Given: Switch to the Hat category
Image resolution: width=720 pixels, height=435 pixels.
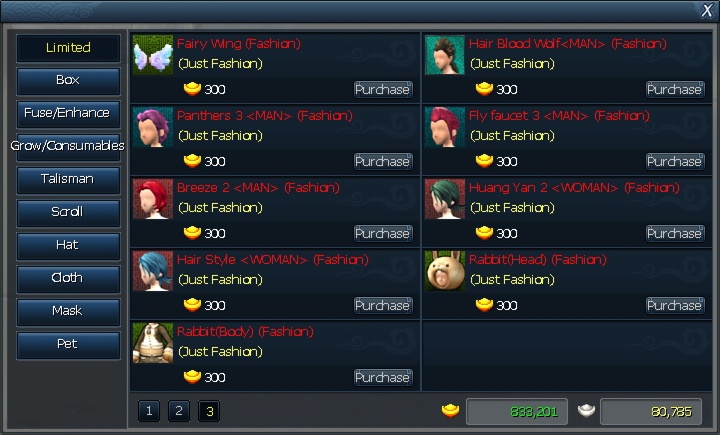Looking at the screenshot, I should click(68, 245).
